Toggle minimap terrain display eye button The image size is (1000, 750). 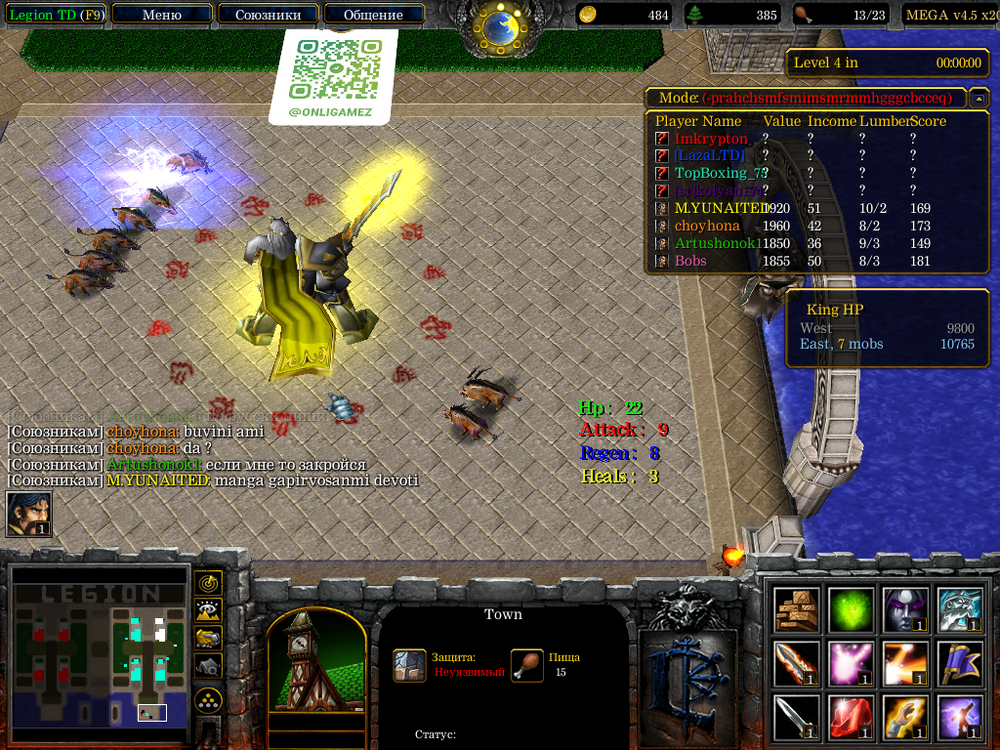[x=207, y=610]
